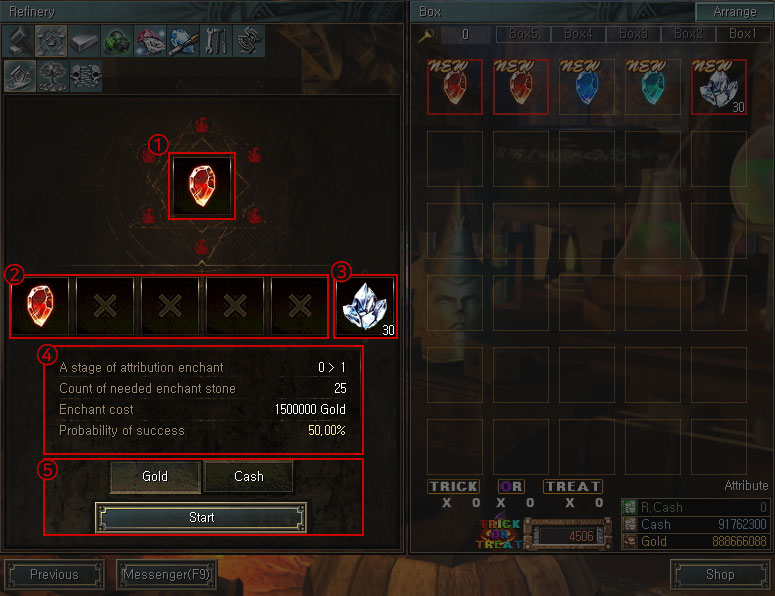Click the Arrange button in the Box

(x=735, y=12)
